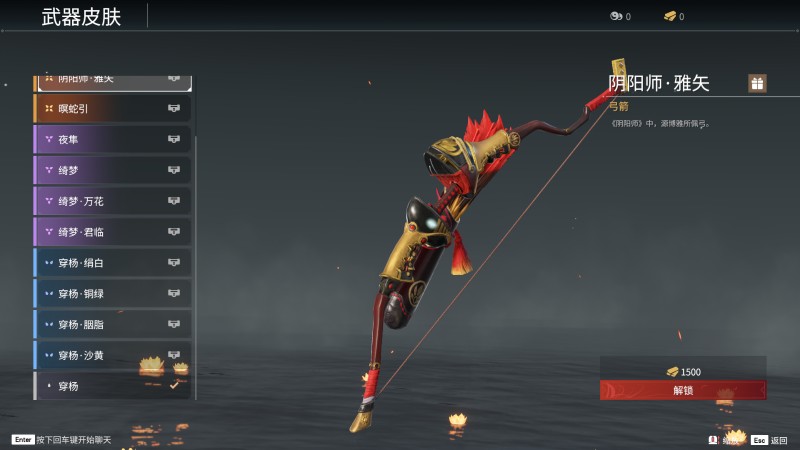
Task: Click the silver coin currency counter
Action: (x=620, y=16)
